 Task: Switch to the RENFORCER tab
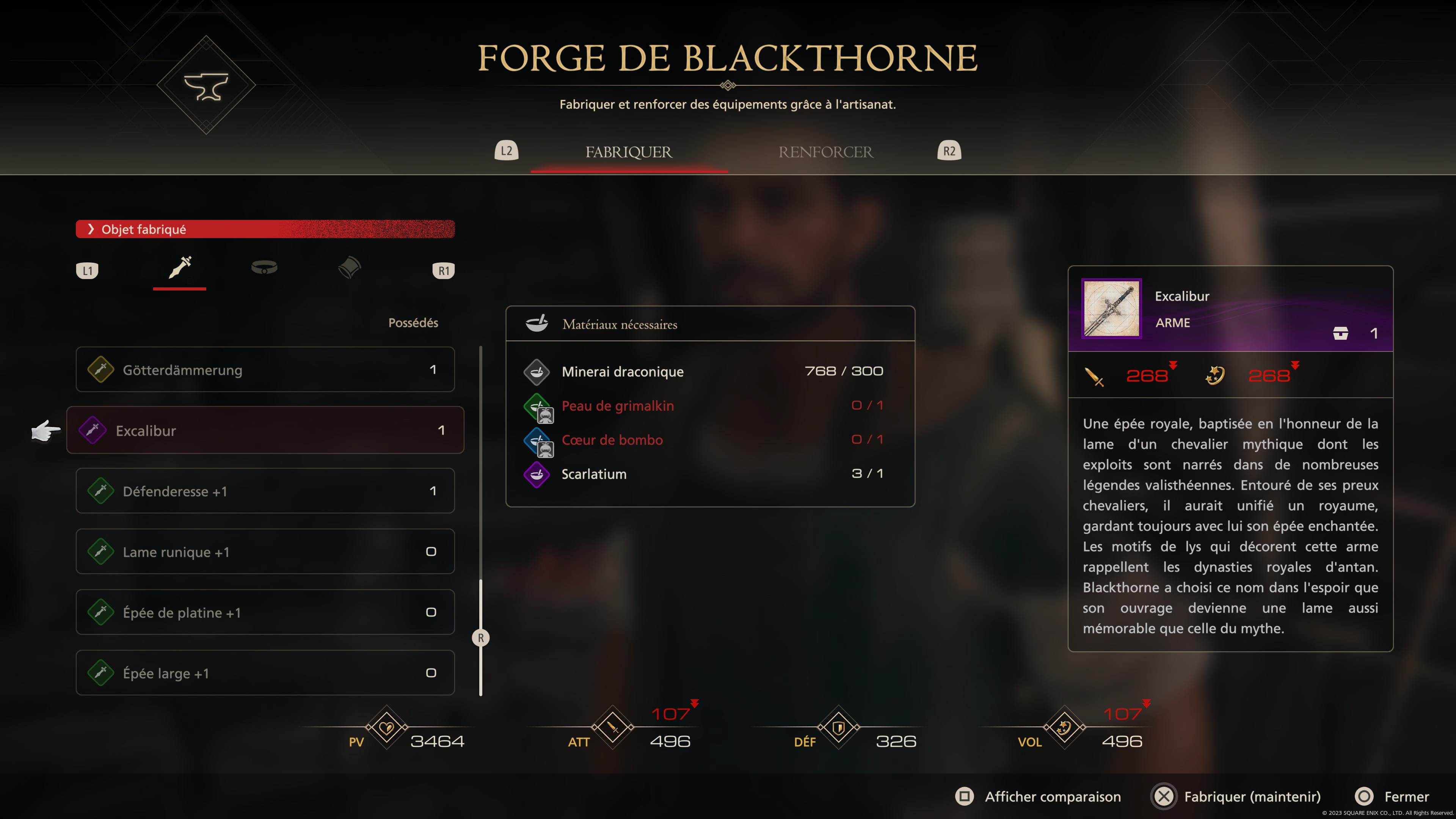[x=826, y=152]
